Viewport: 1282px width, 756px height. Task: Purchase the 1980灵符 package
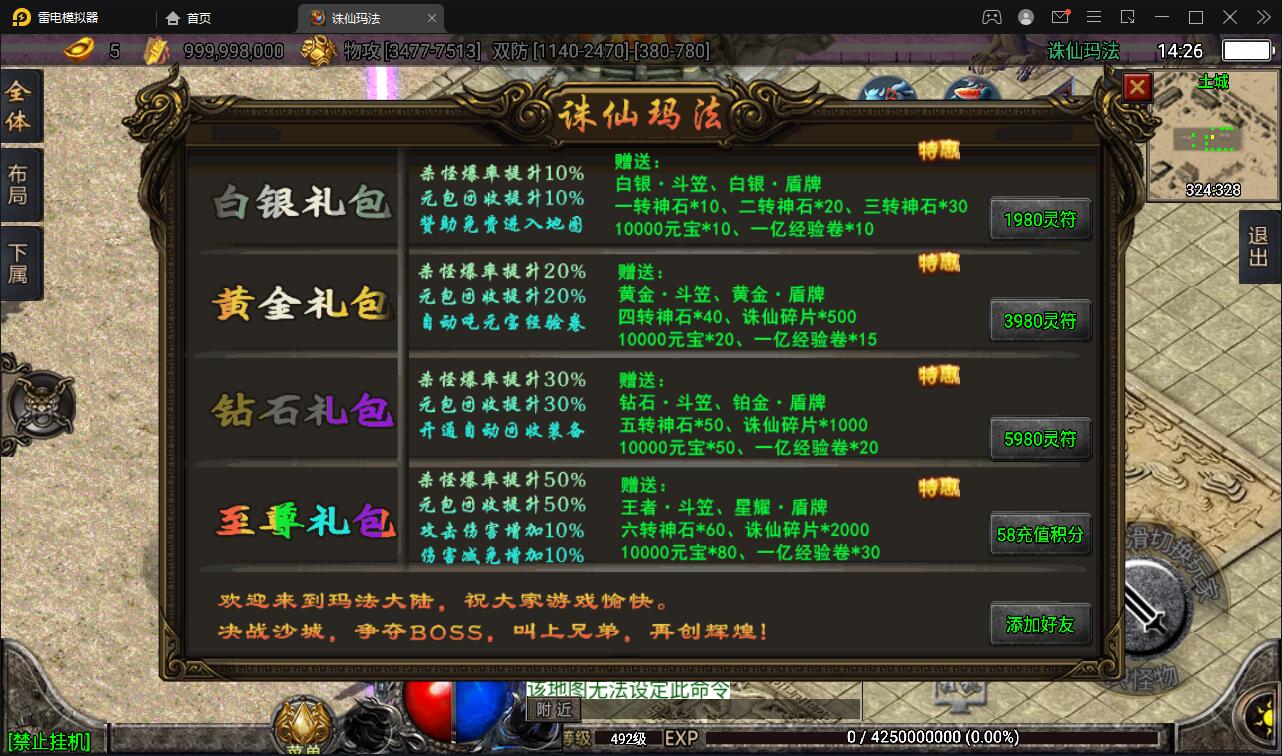[1040, 219]
